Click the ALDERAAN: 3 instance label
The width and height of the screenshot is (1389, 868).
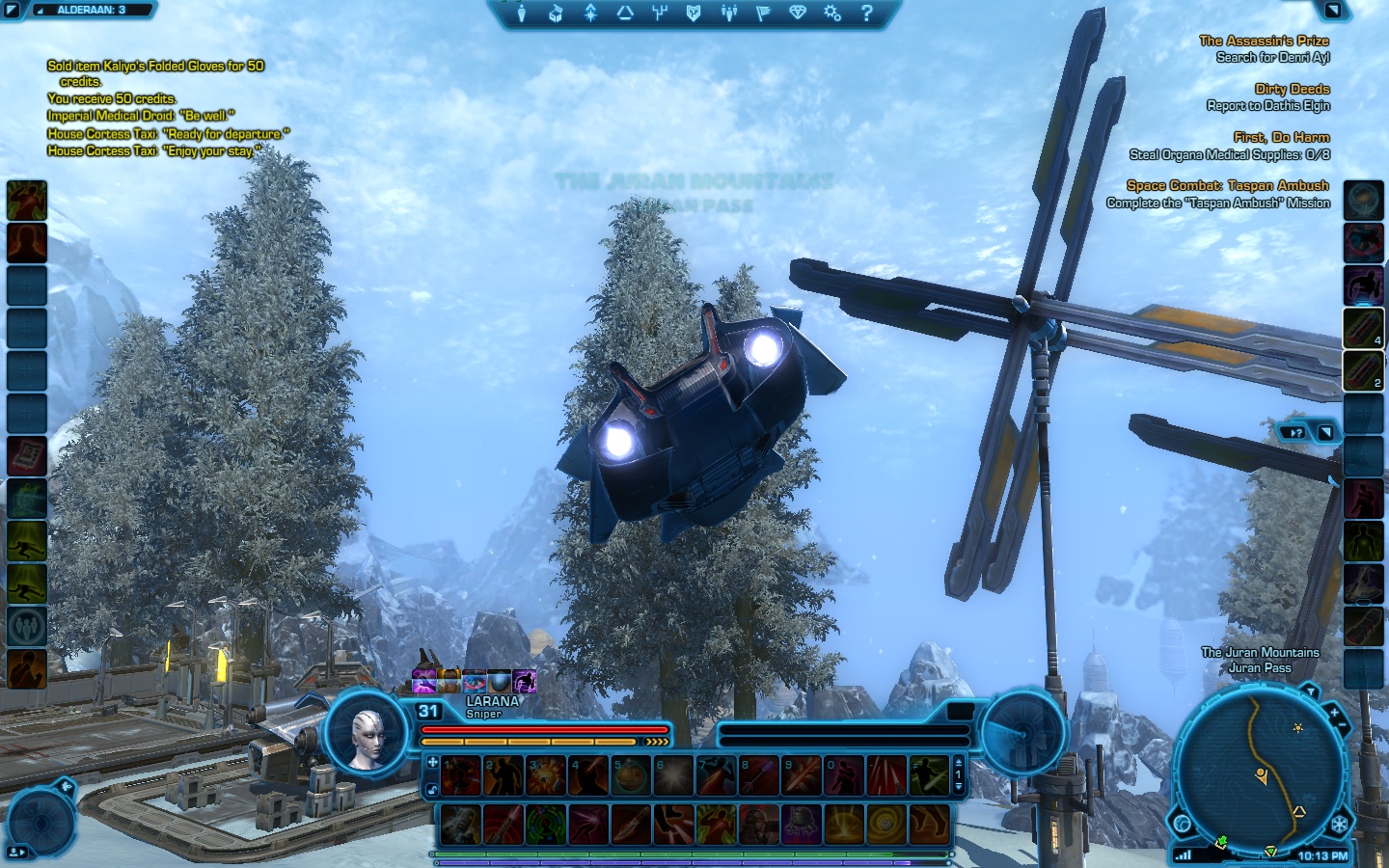tap(92, 10)
